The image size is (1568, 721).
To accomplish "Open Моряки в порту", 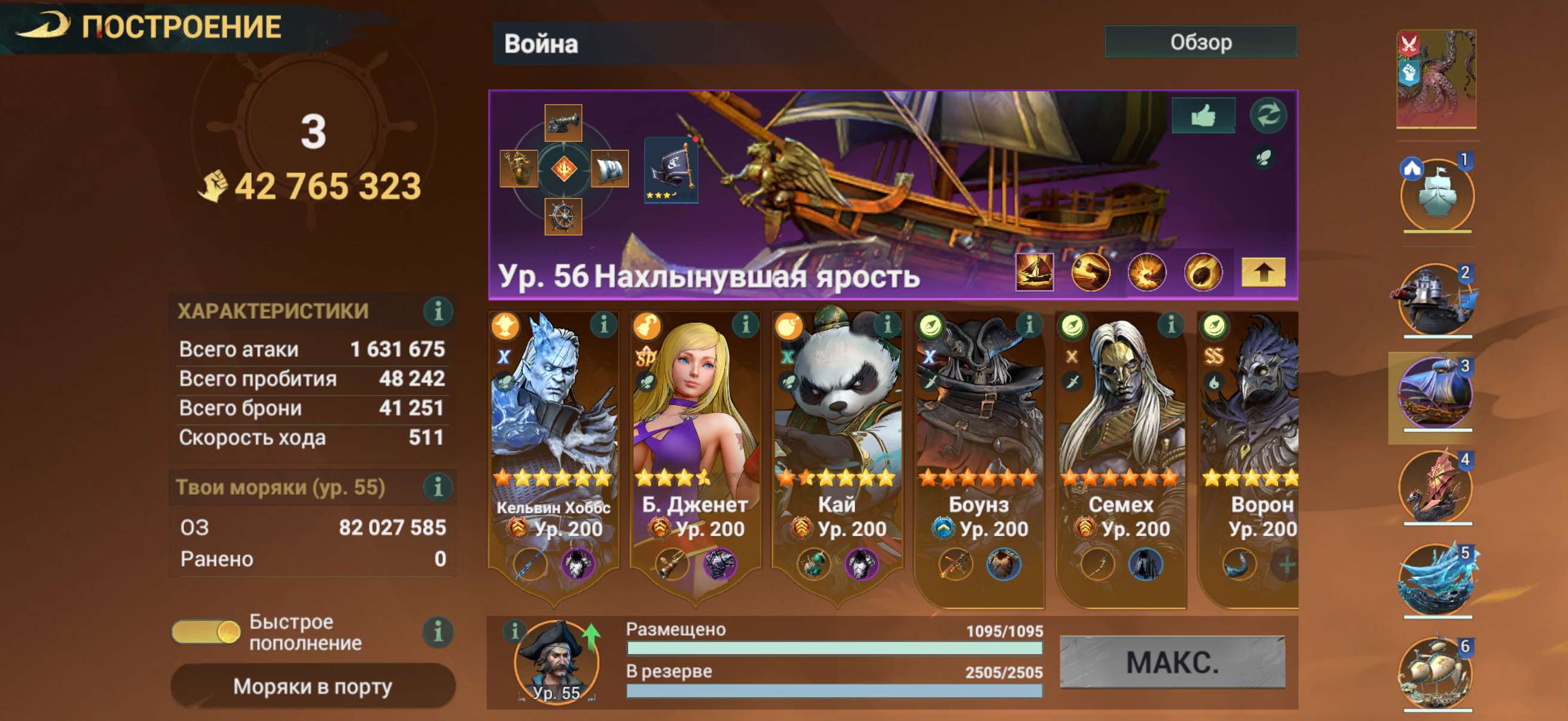I will [x=313, y=686].
